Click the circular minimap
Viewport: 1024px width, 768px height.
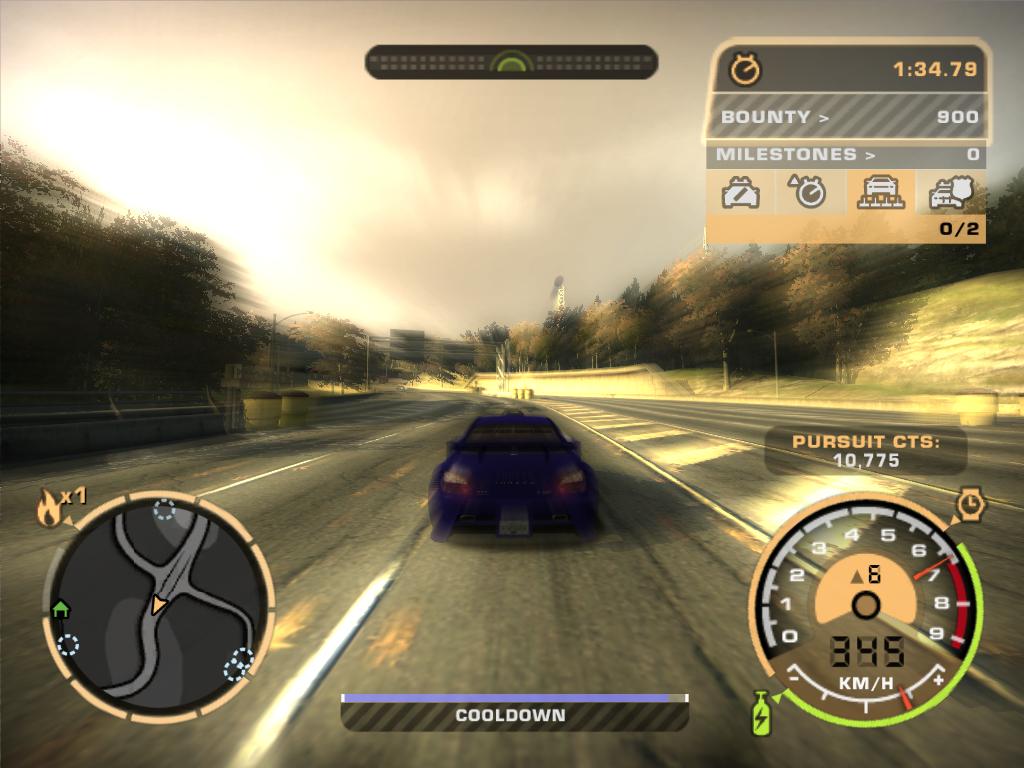point(158,606)
